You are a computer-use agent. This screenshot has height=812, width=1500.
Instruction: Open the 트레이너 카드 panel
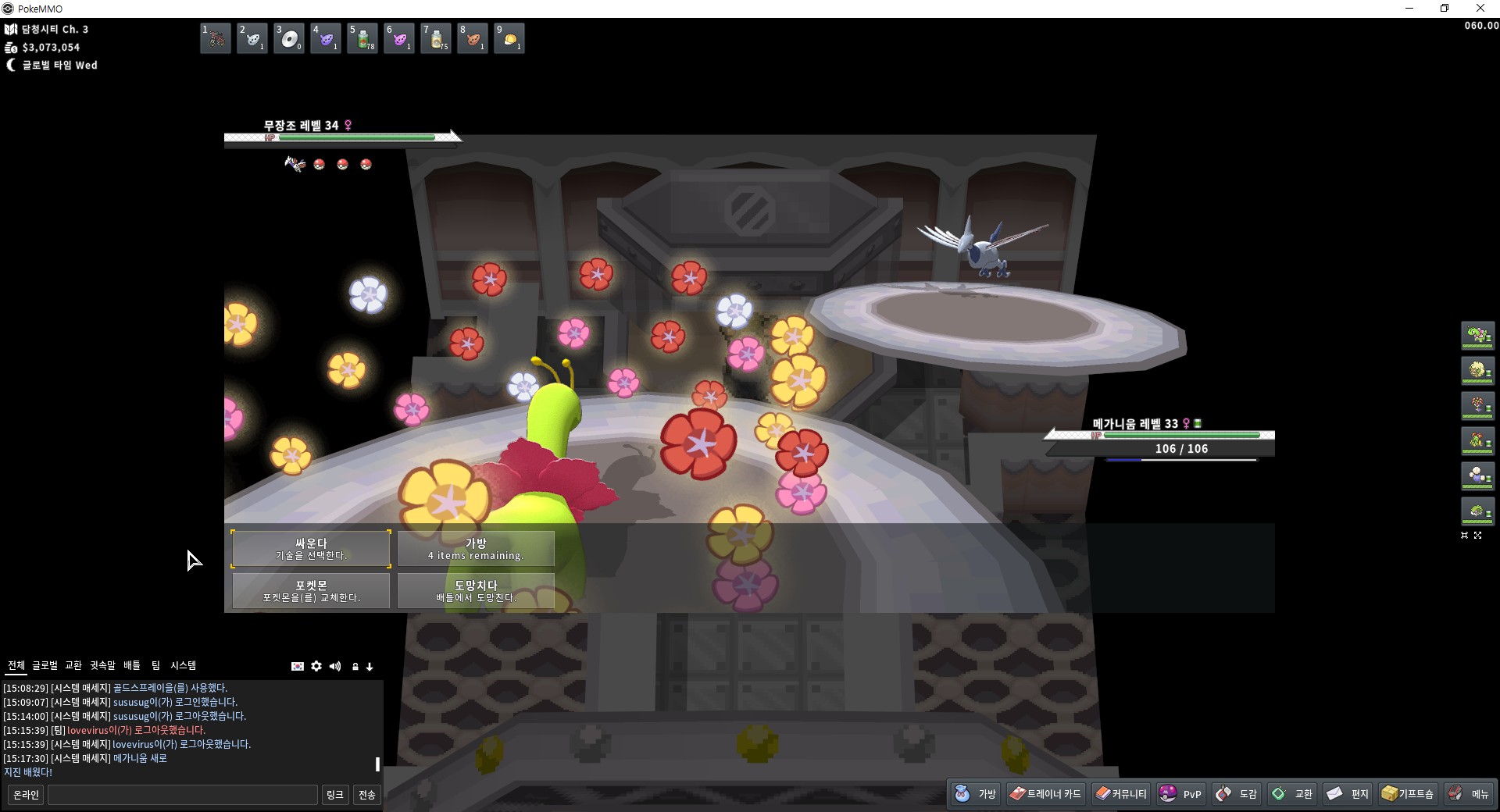pos(1045,794)
